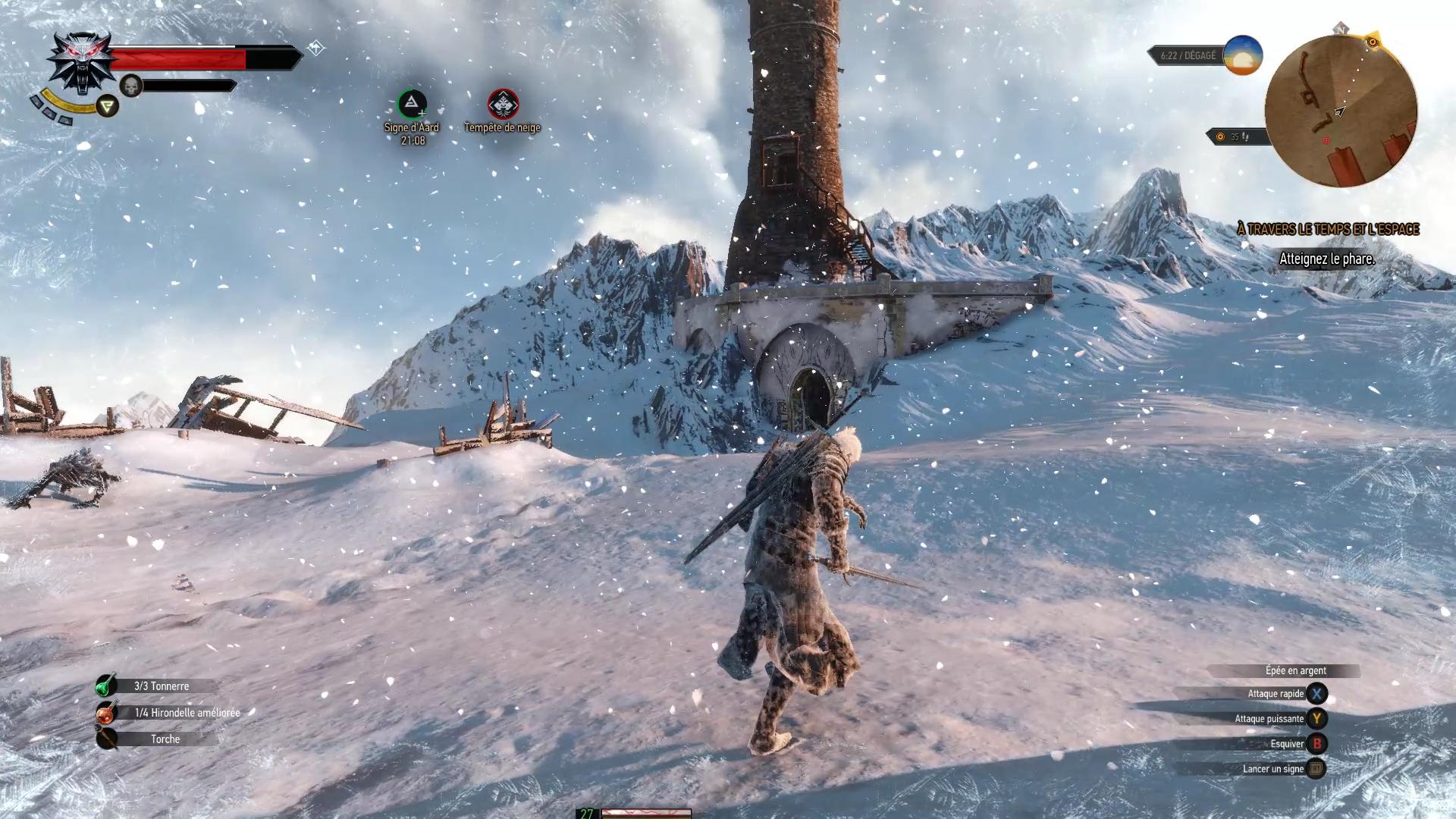This screenshot has height=819, width=1456.
Task: Select the Atteignez le phare objective
Action: click(x=1326, y=259)
